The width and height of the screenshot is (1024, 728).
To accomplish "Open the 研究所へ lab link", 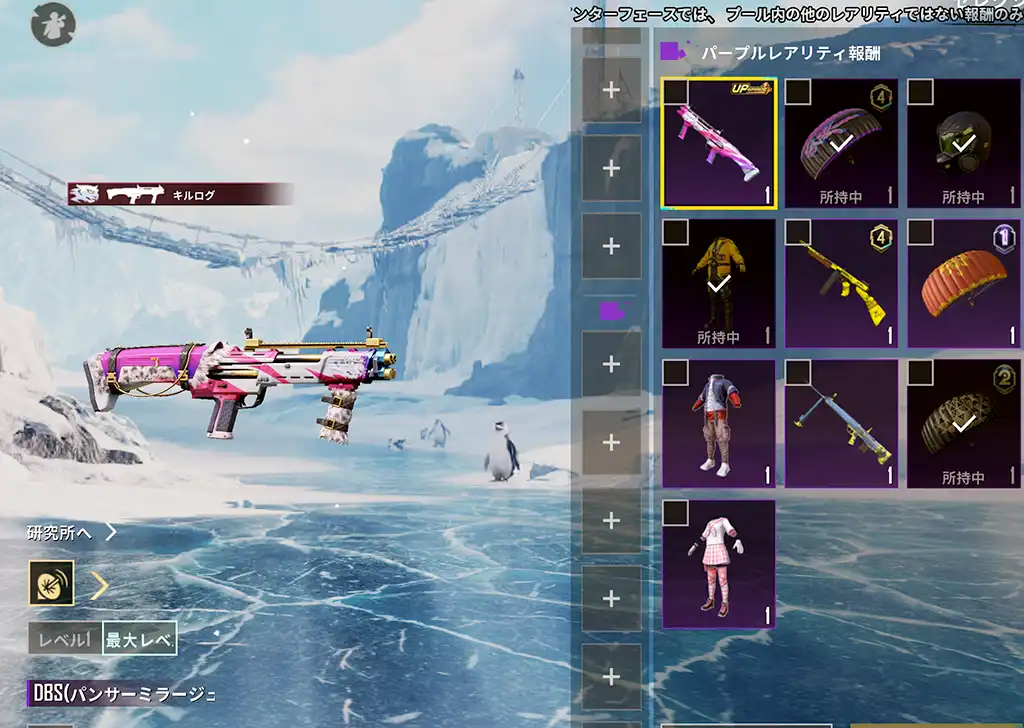I will pos(71,532).
